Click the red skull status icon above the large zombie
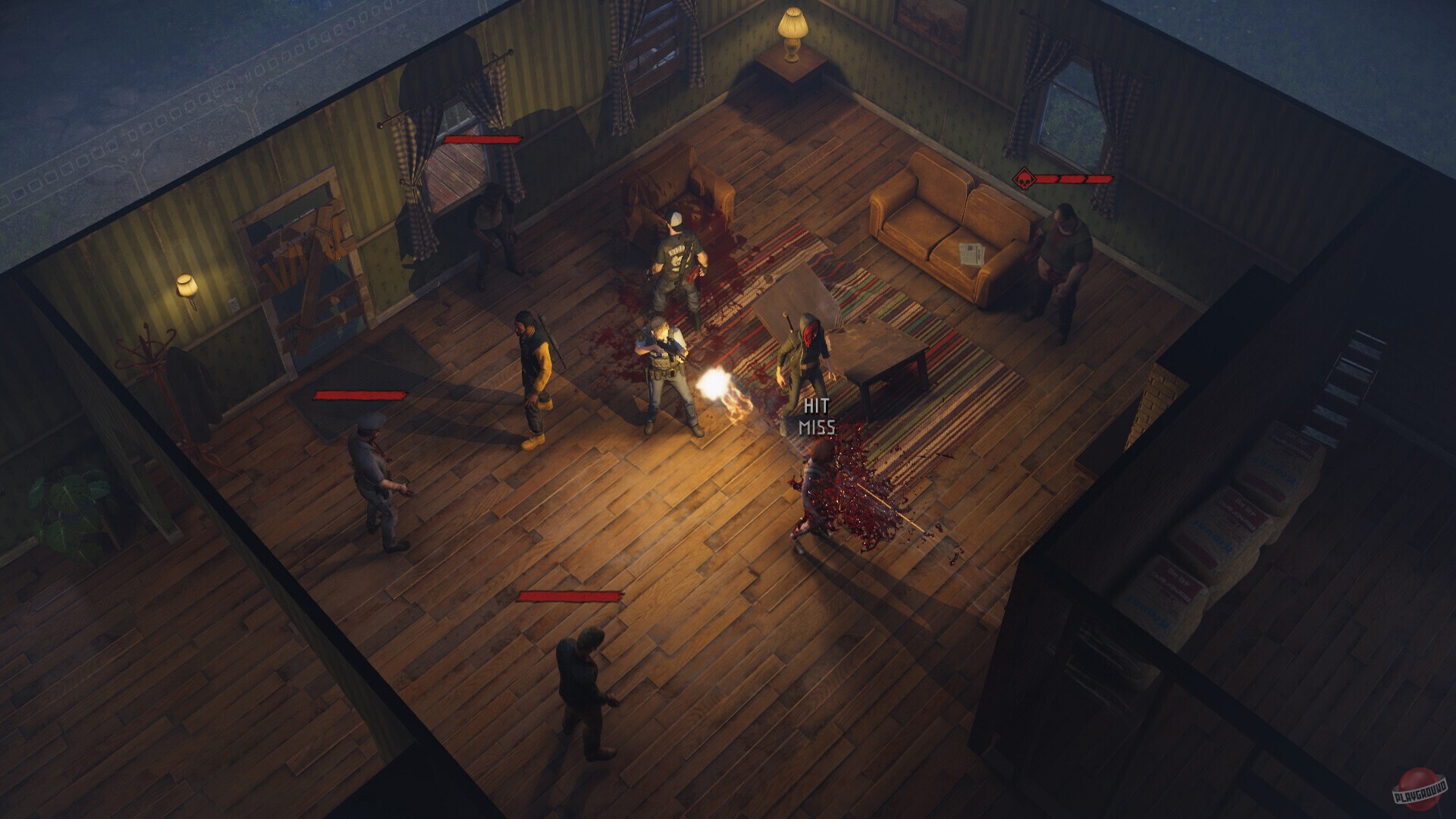 pos(1026,180)
